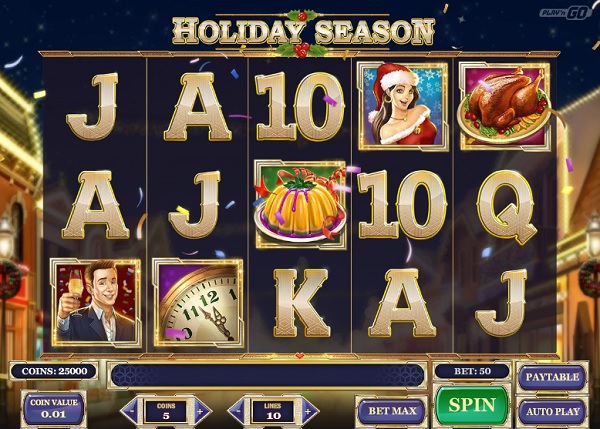The width and height of the screenshot is (600, 429).
Task: Change the Coin Value setting
Action: coord(53,409)
